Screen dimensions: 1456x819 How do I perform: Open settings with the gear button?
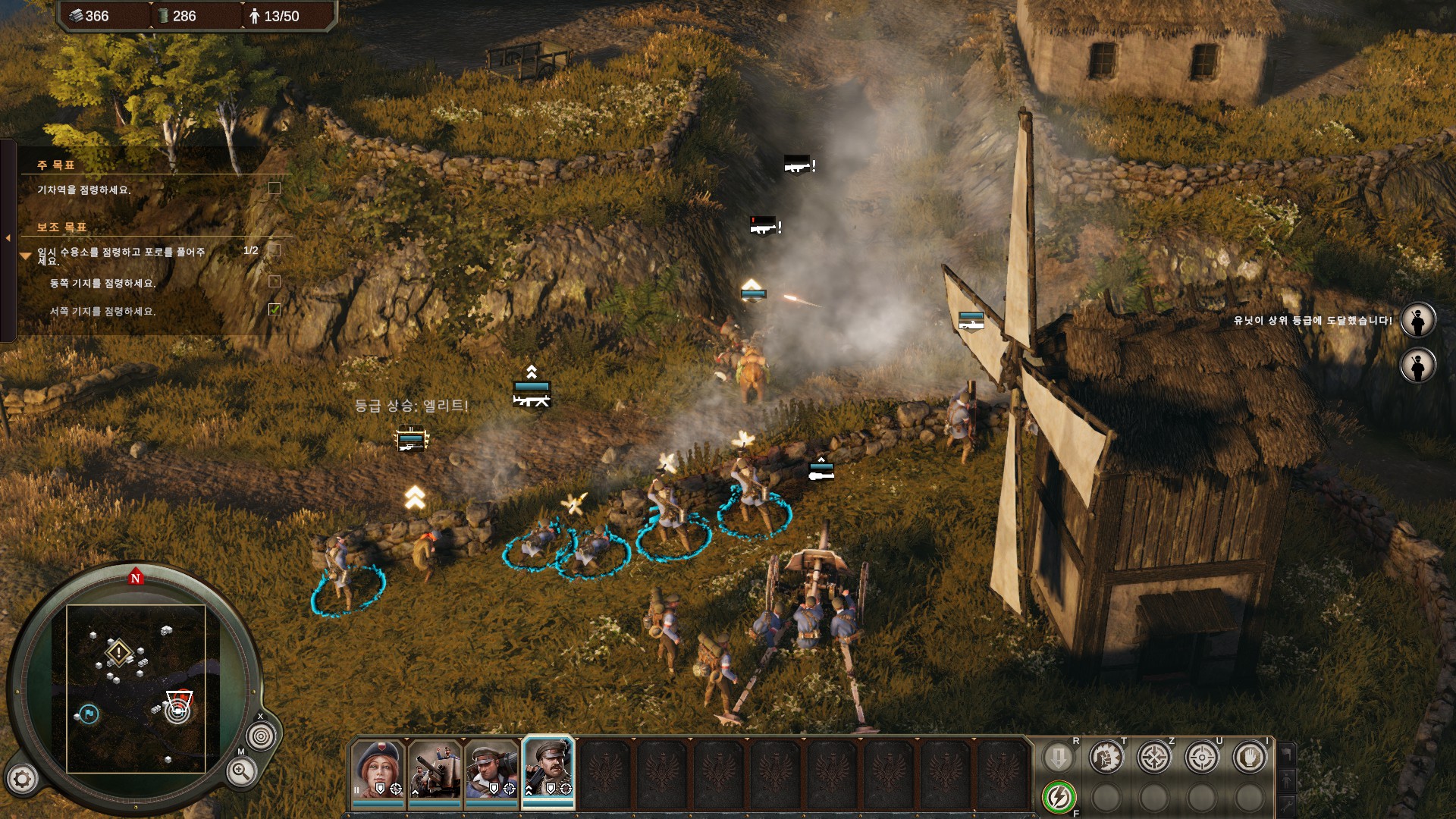coord(22,779)
